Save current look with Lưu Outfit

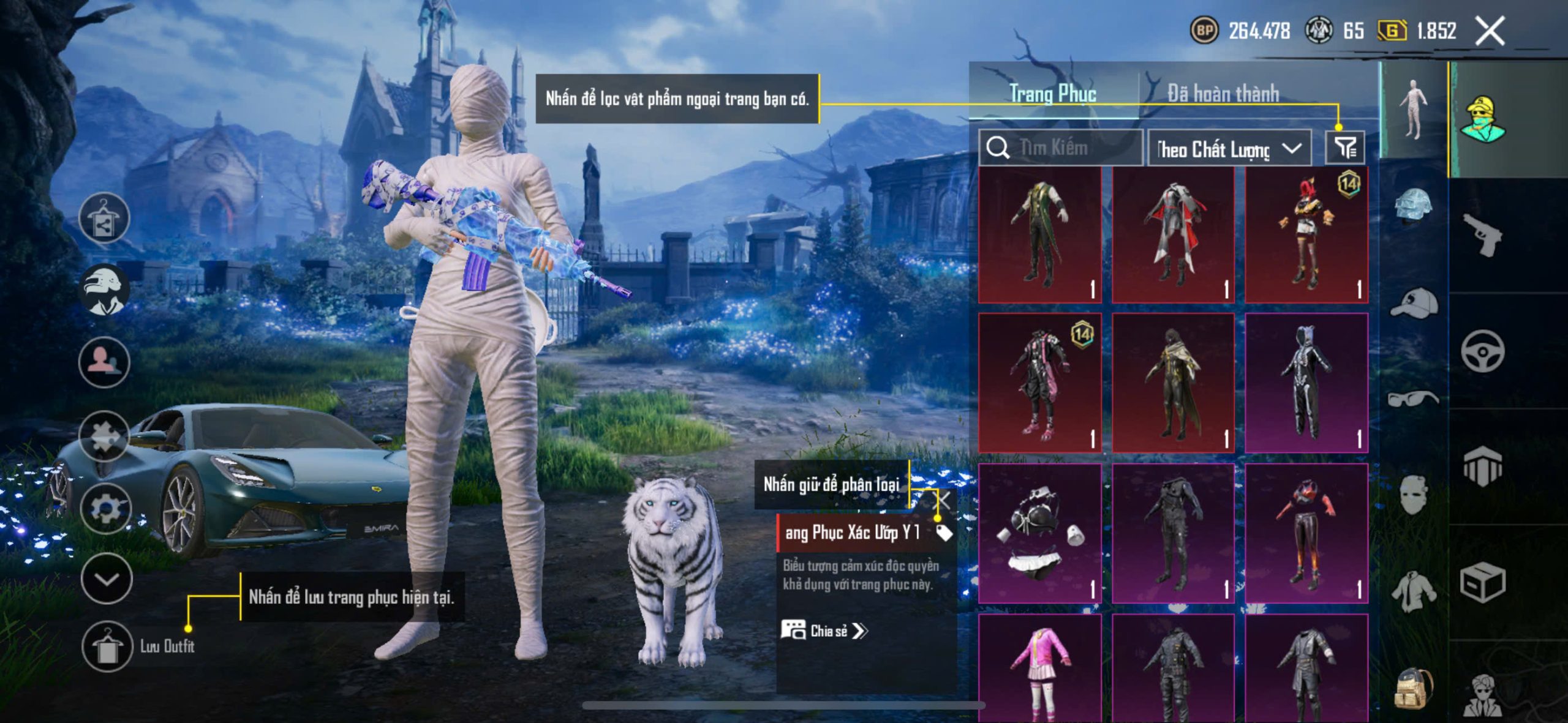click(x=108, y=646)
